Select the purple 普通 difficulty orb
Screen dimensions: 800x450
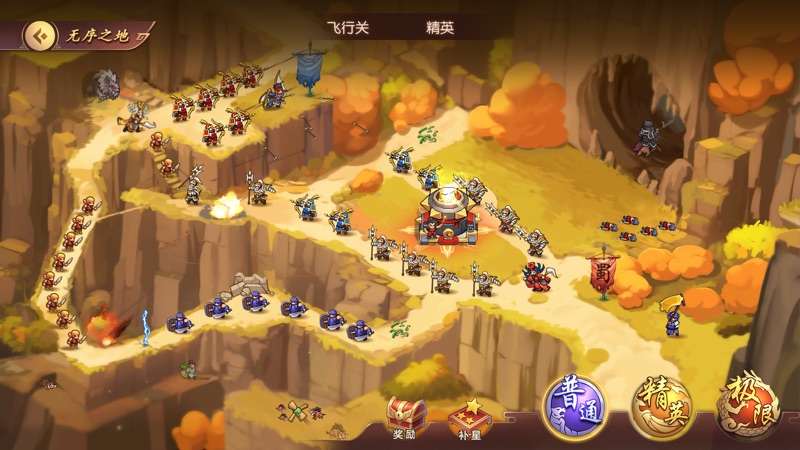(x=577, y=408)
